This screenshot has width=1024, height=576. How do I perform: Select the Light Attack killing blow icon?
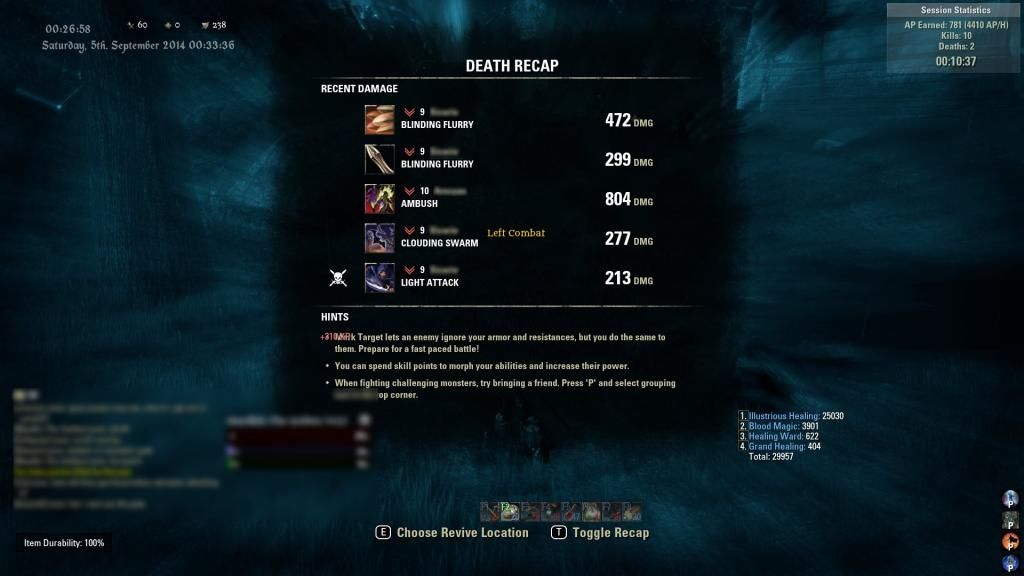(x=379, y=277)
